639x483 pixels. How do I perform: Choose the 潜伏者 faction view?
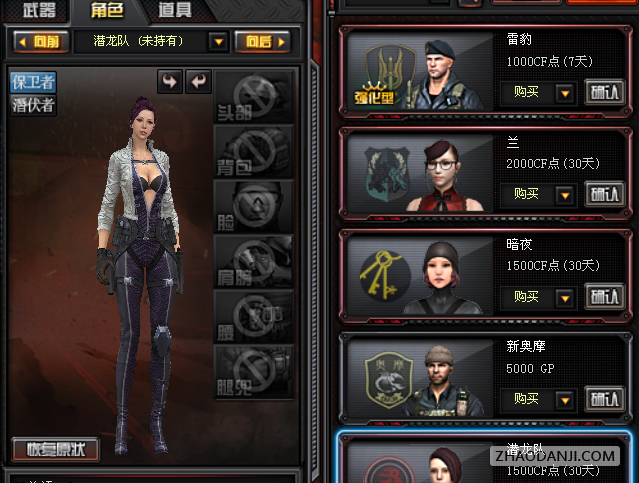32,104
